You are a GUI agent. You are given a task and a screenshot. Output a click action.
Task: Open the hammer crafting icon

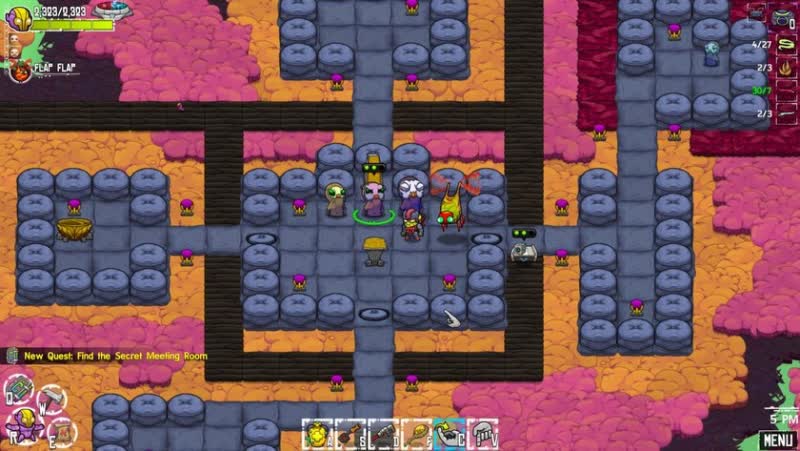[x=50, y=398]
